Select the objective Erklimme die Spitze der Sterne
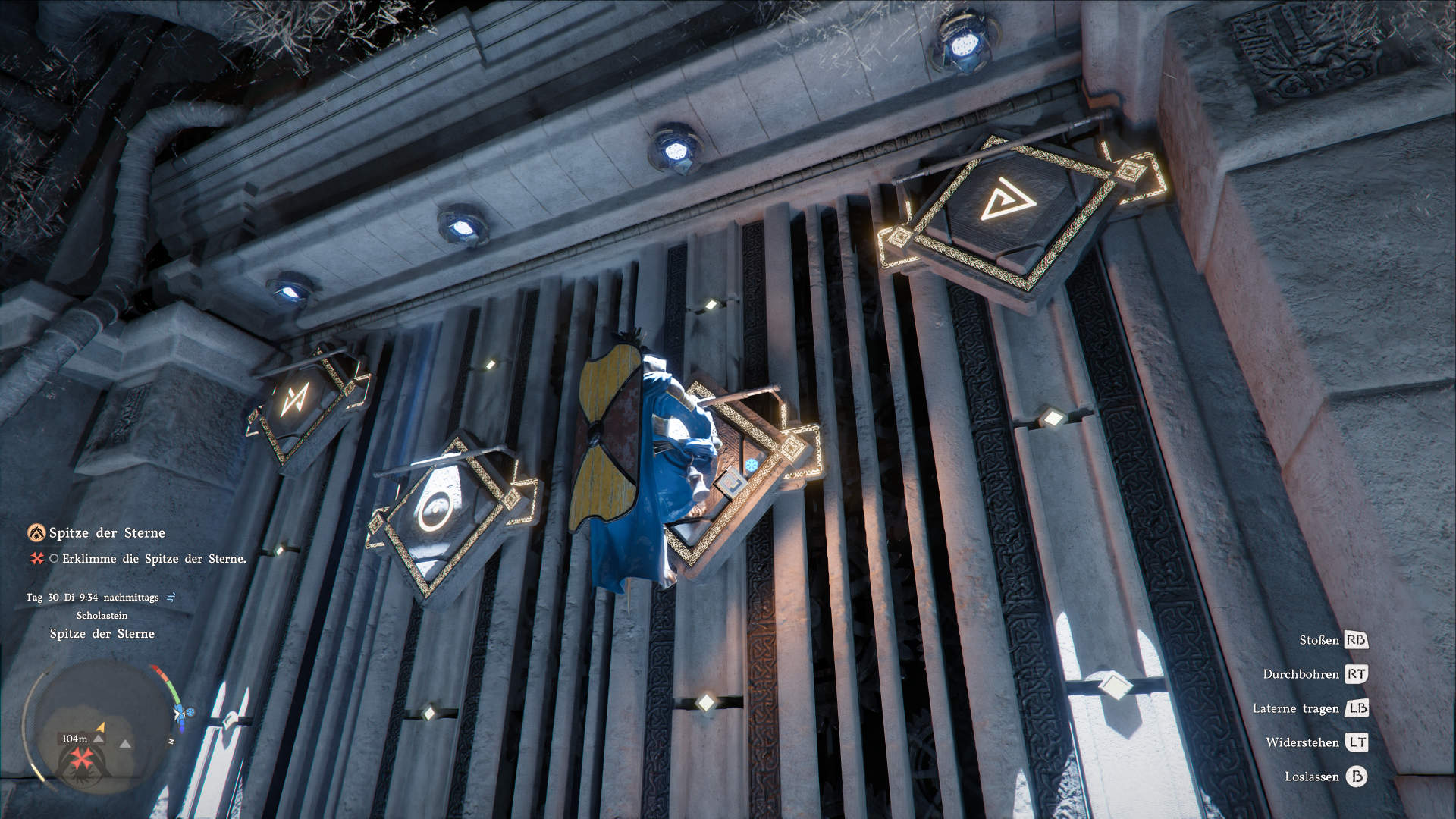1456x819 pixels. click(x=154, y=559)
